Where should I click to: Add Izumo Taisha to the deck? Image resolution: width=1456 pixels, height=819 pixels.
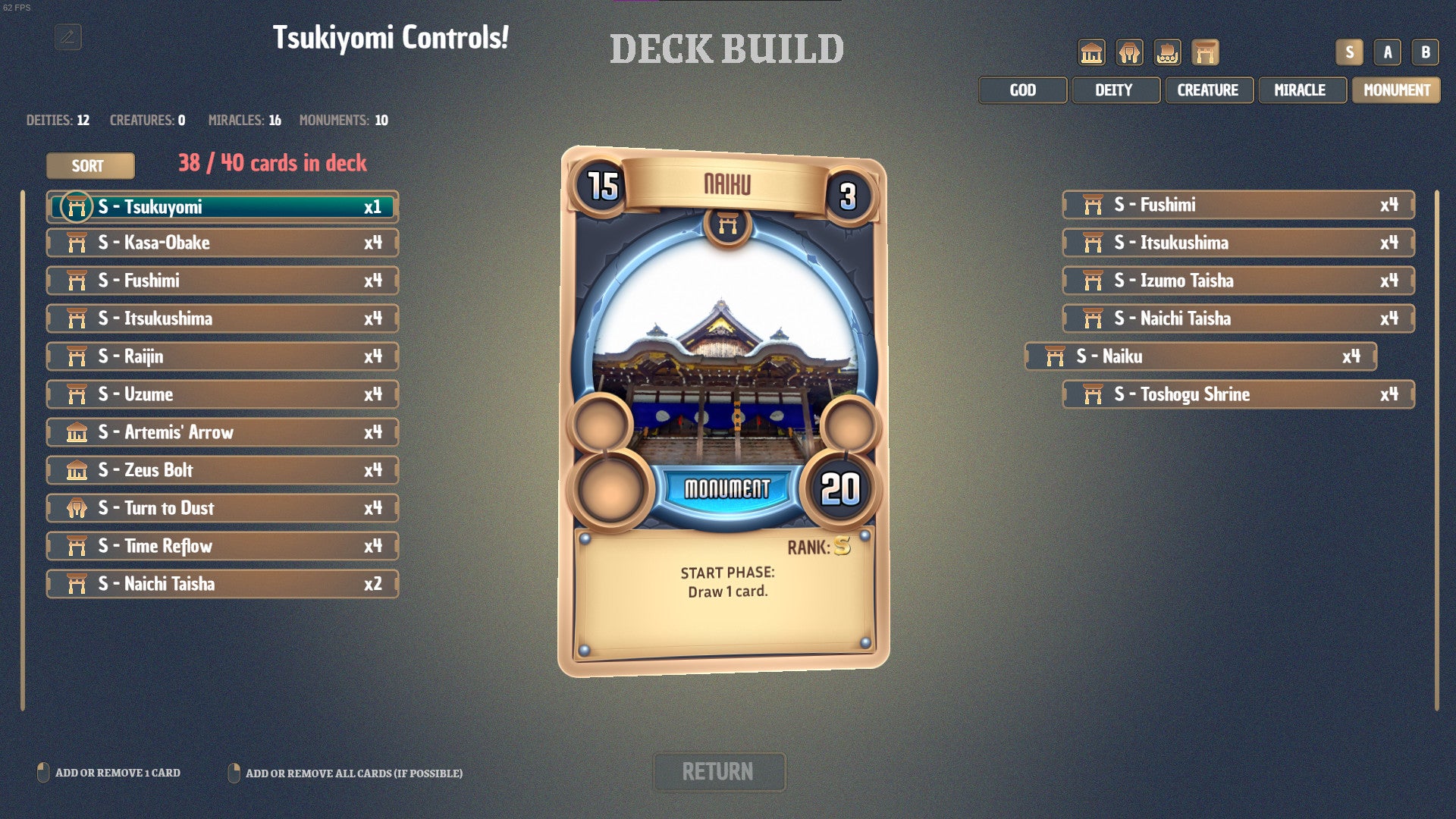coord(1238,281)
